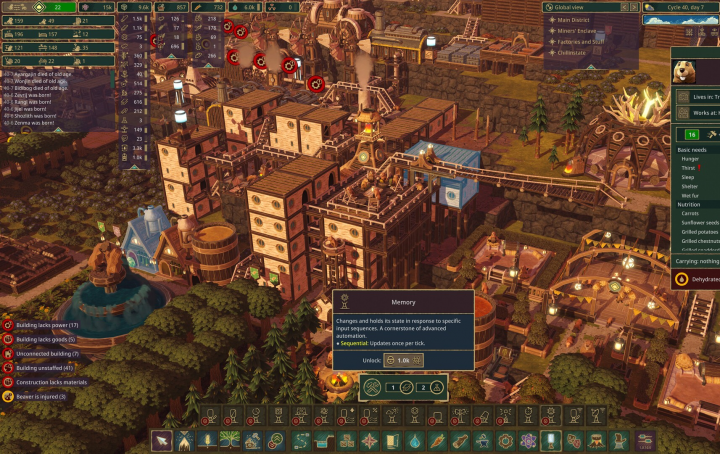Show the 'Beaver is injured' alert
720x454 pixels.
[40, 396]
